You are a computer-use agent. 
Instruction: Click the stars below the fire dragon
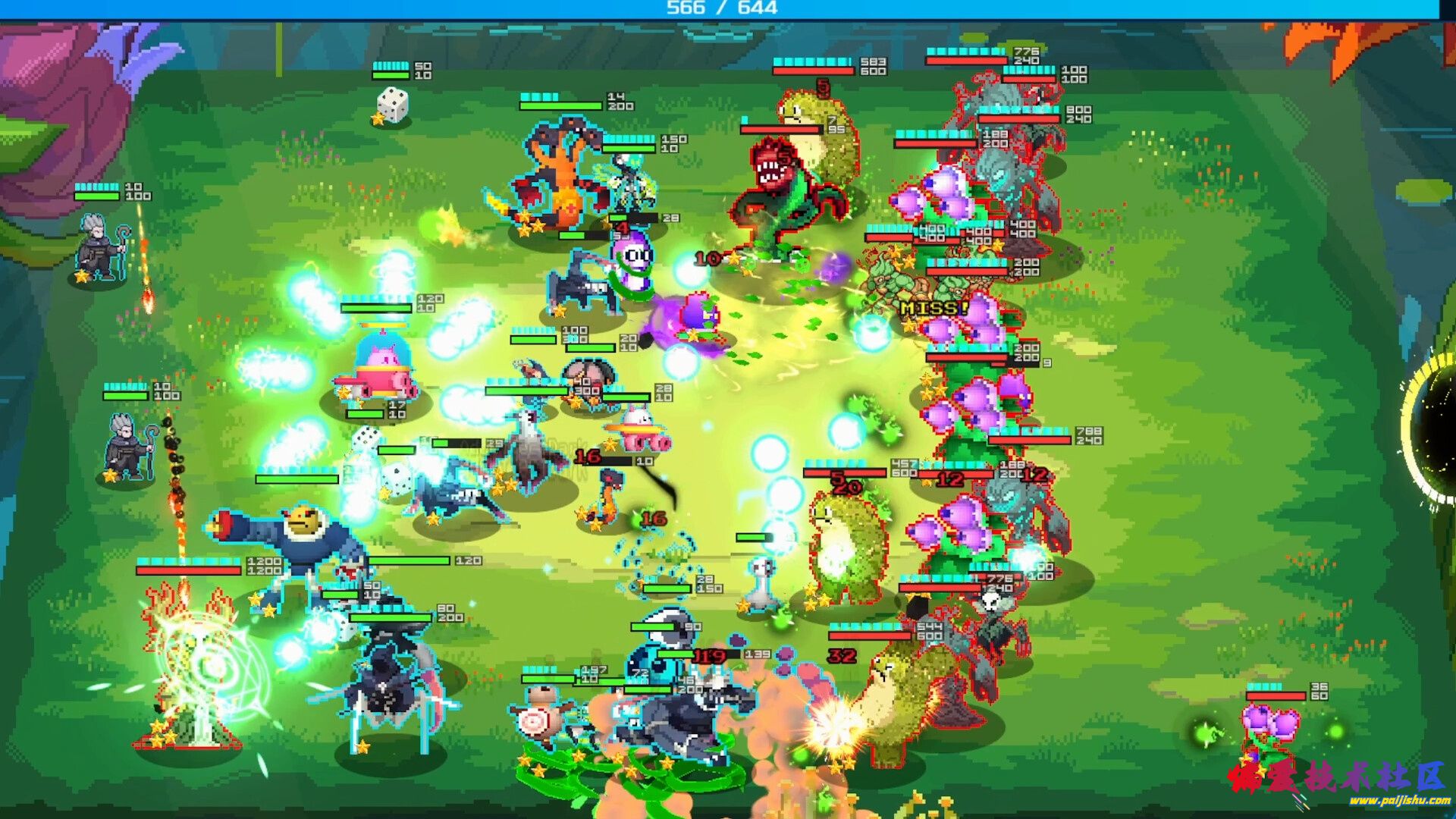coord(523,224)
